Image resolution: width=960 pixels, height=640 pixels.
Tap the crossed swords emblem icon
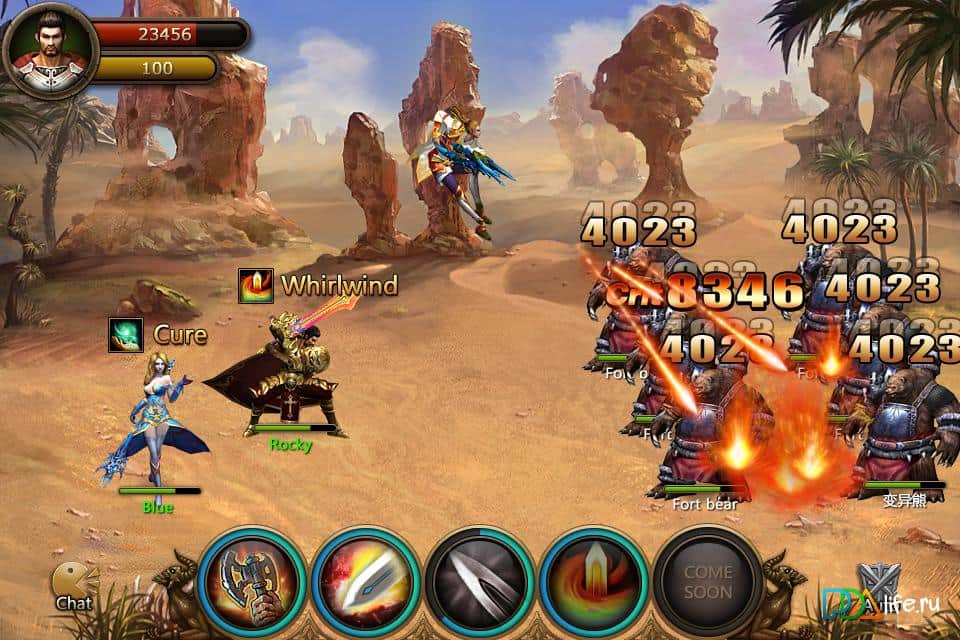tap(878, 582)
